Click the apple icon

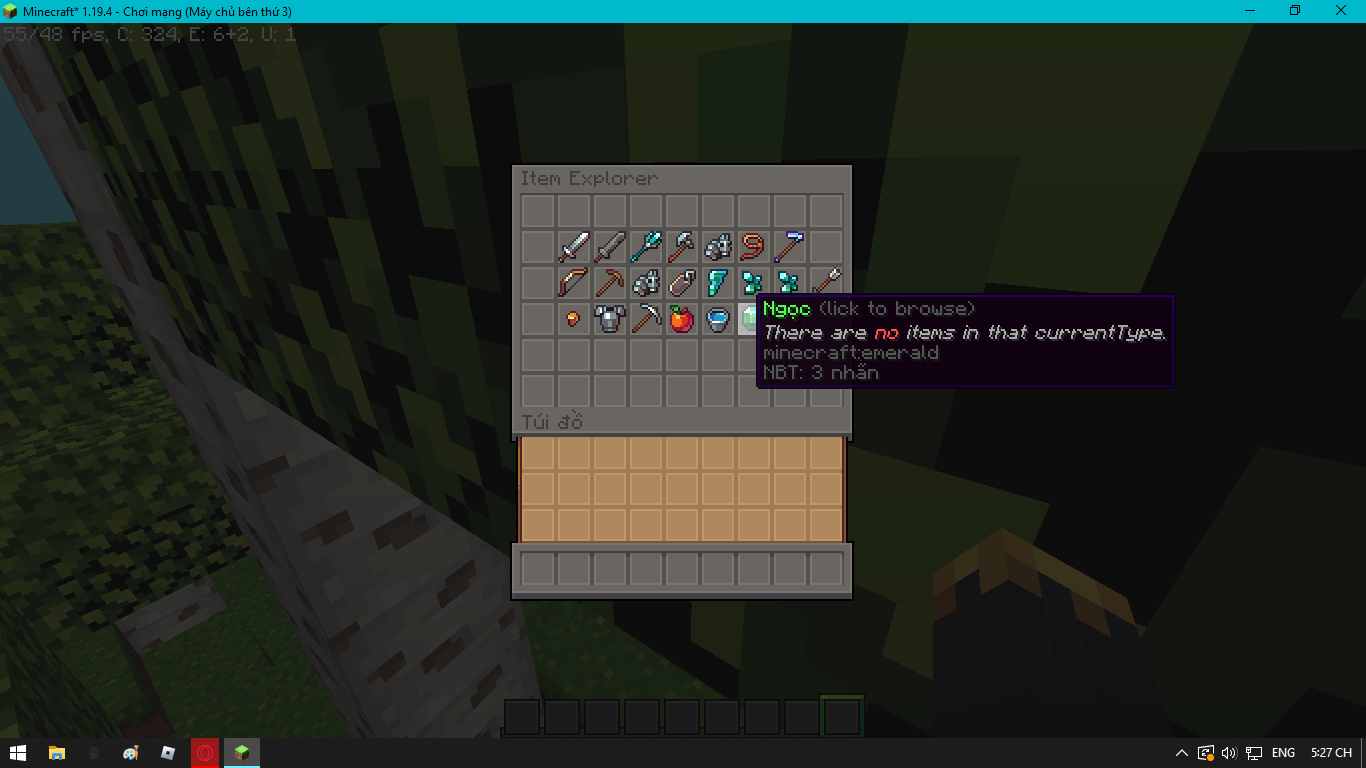click(x=682, y=318)
